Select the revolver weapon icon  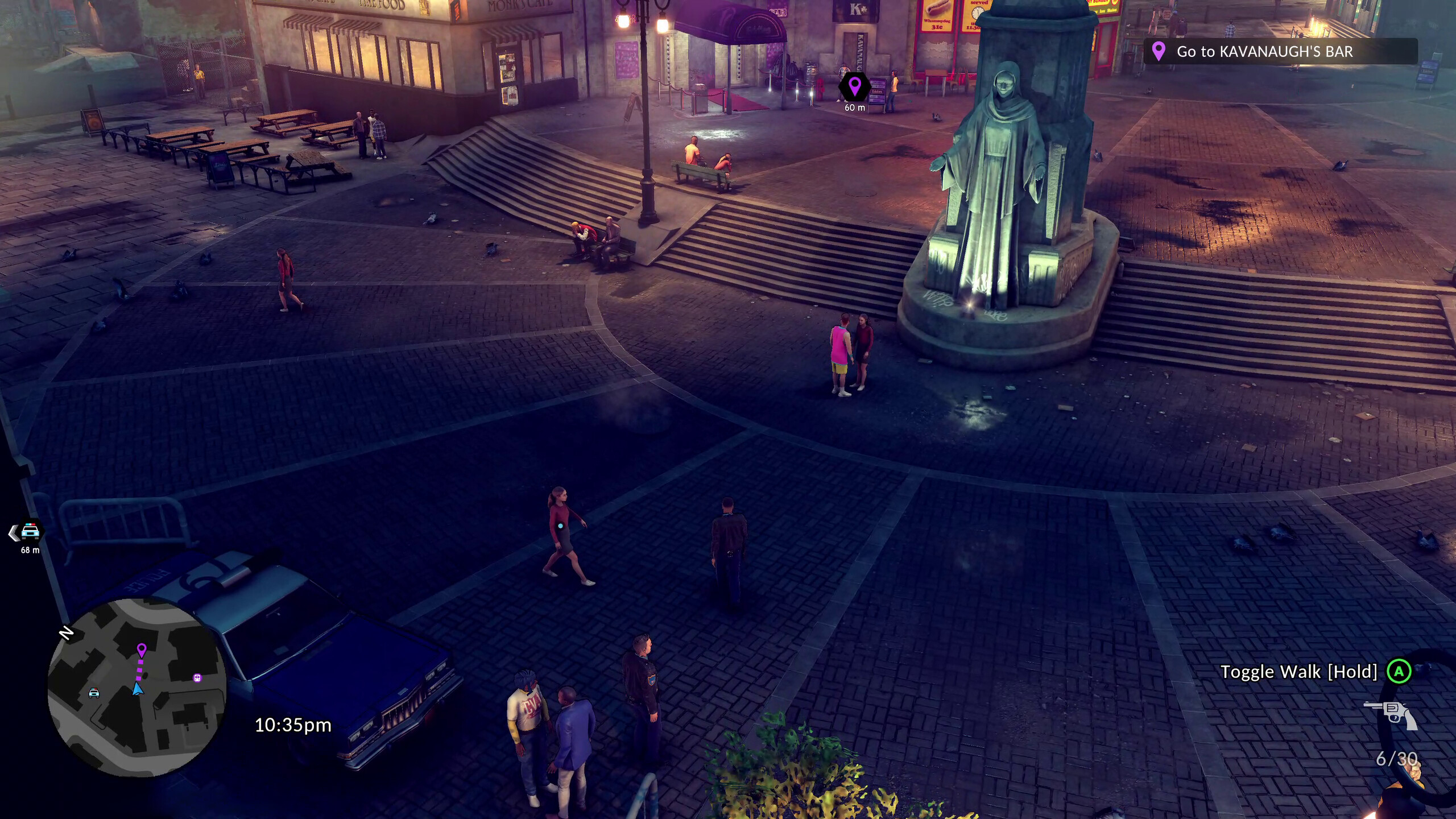1392,714
